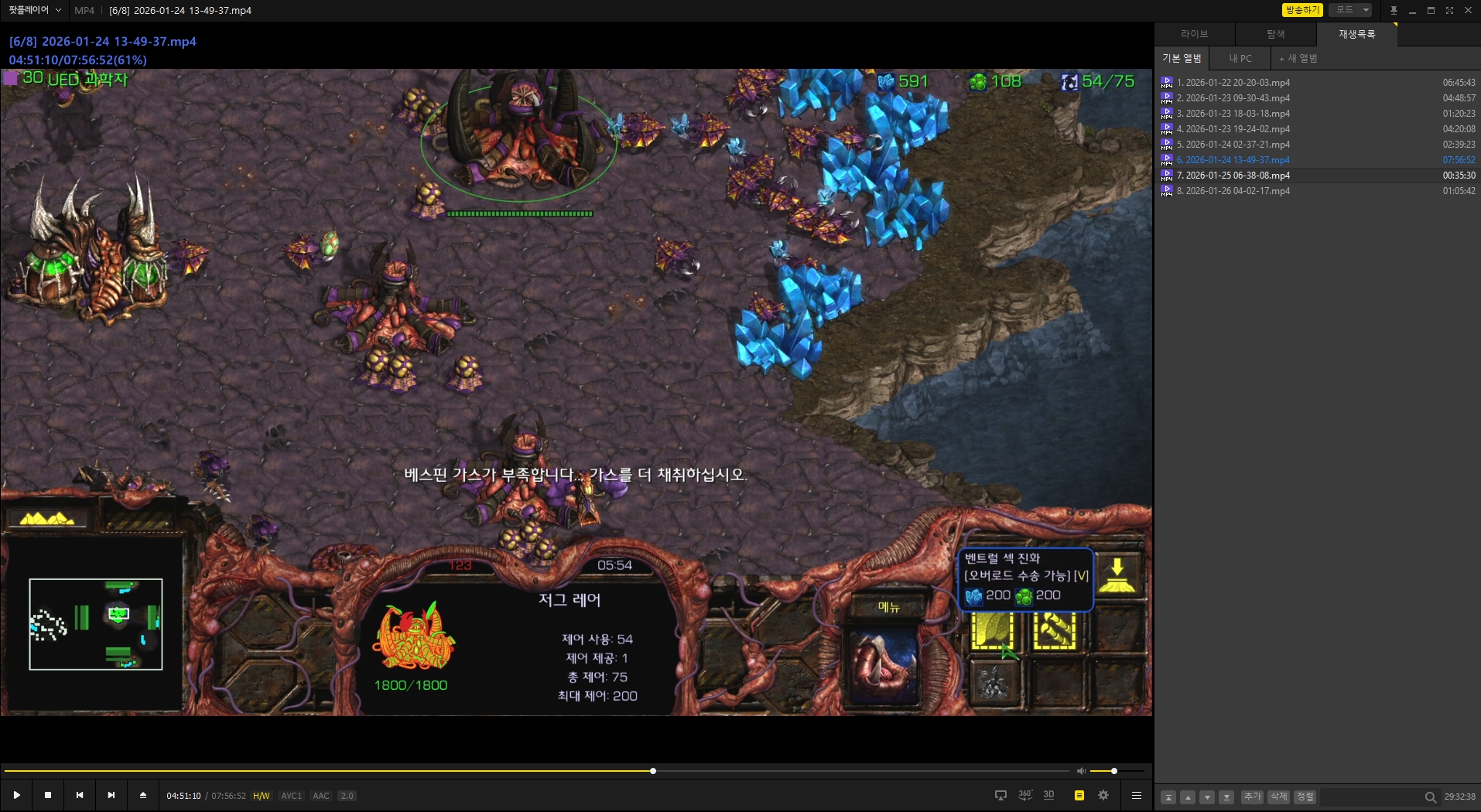
Task: Click the minimap to move the camera
Action: tap(96, 624)
